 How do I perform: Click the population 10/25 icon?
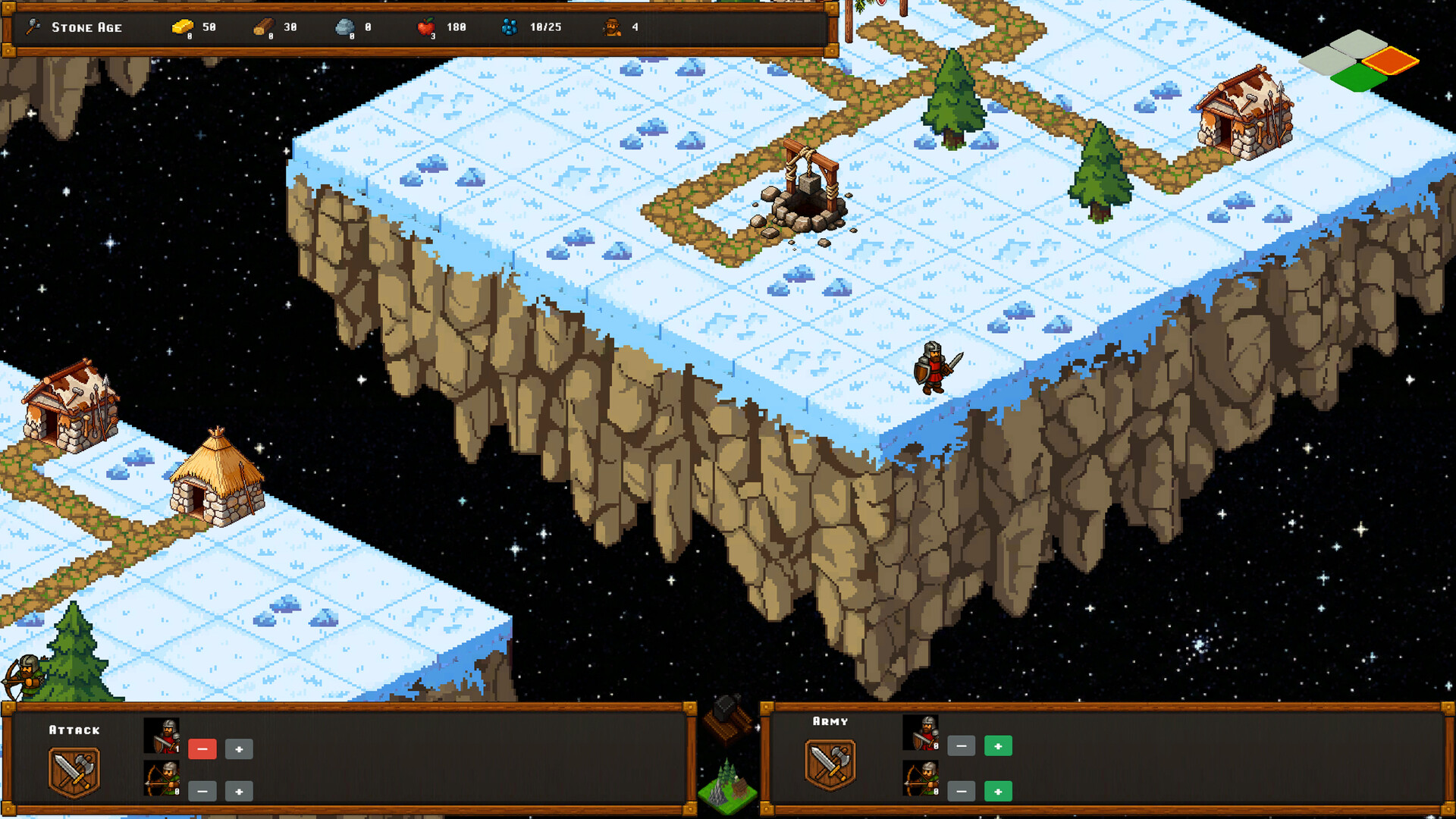click(508, 27)
